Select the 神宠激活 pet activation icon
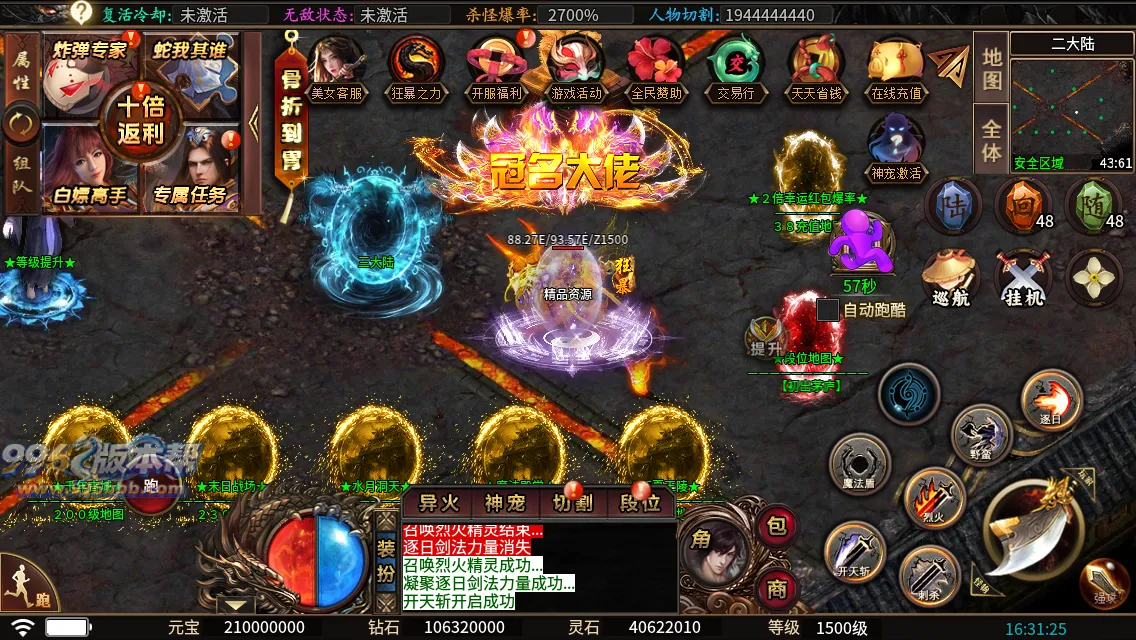The width and height of the screenshot is (1136, 640). pyautogui.click(x=895, y=145)
